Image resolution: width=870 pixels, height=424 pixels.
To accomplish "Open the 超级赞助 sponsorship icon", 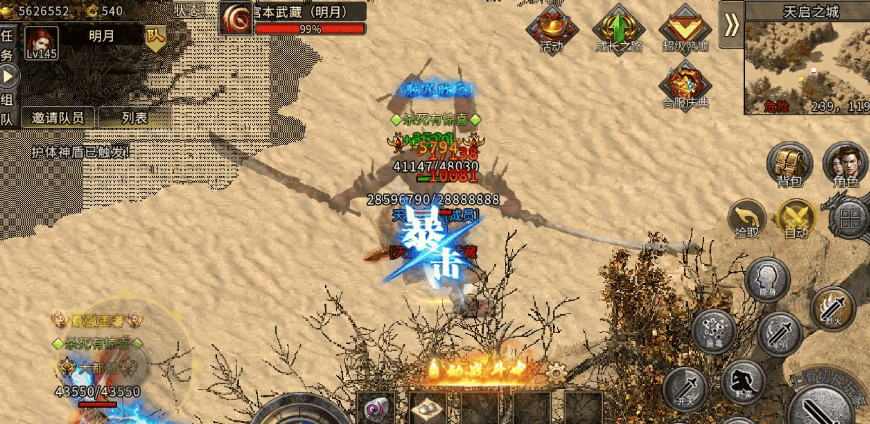I will [x=685, y=29].
